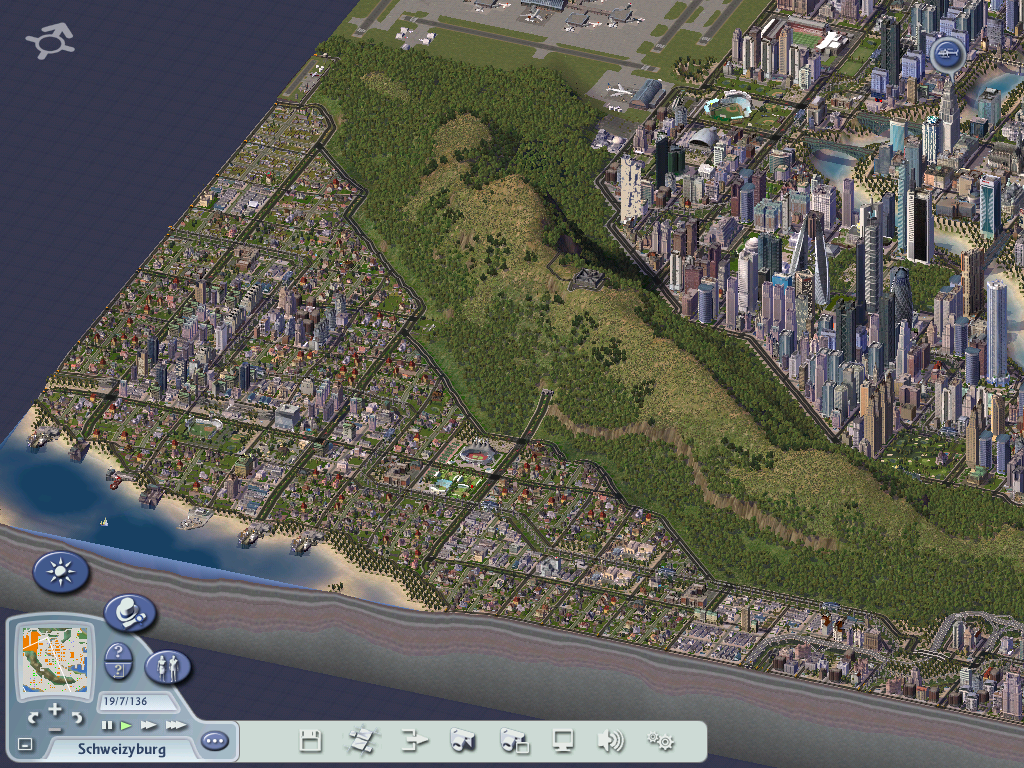Set simulation to normal play speed
1024x768 pixels.
(127, 725)
